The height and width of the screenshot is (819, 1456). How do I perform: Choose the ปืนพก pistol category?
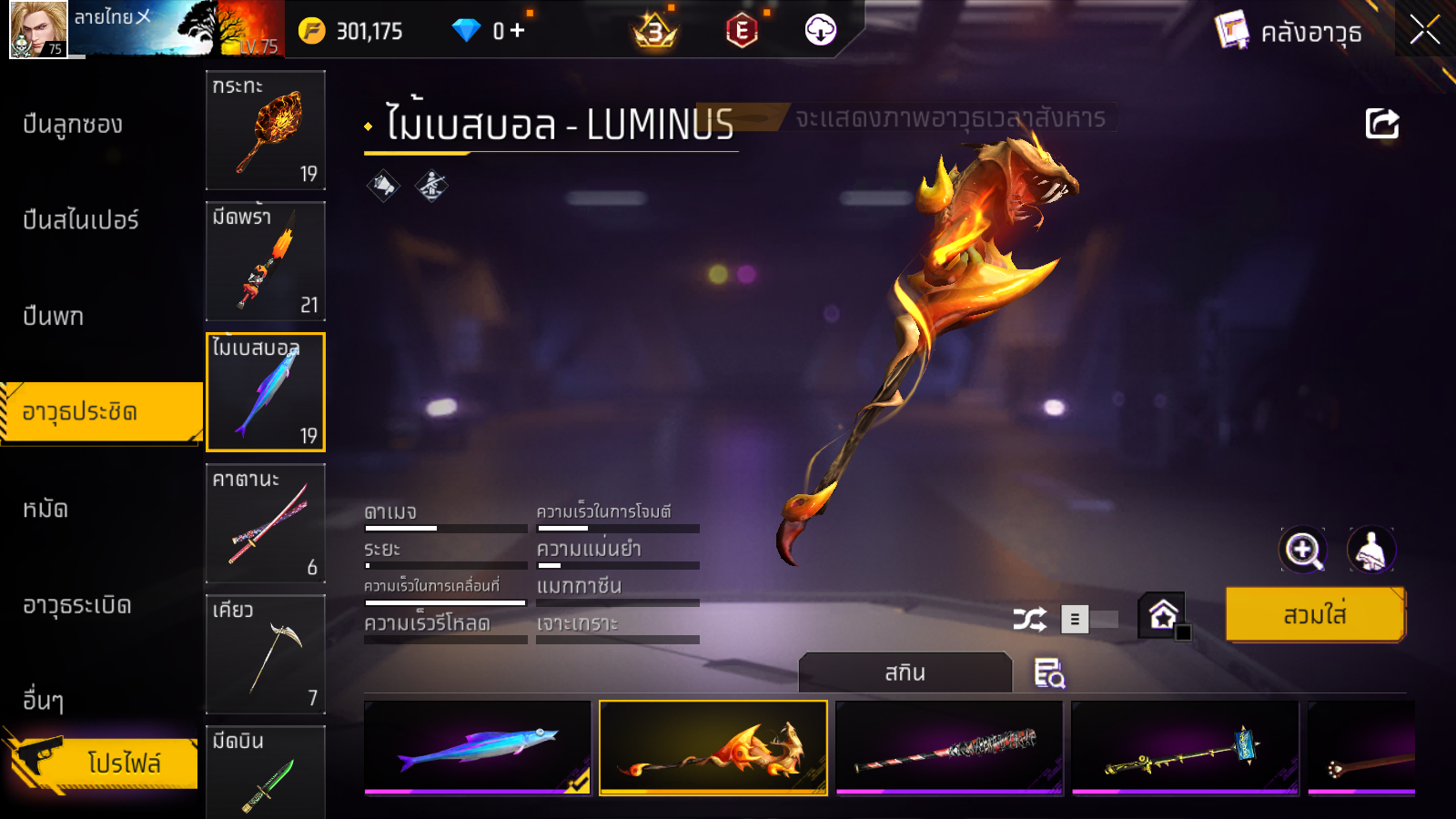click(x=54, y=317)
